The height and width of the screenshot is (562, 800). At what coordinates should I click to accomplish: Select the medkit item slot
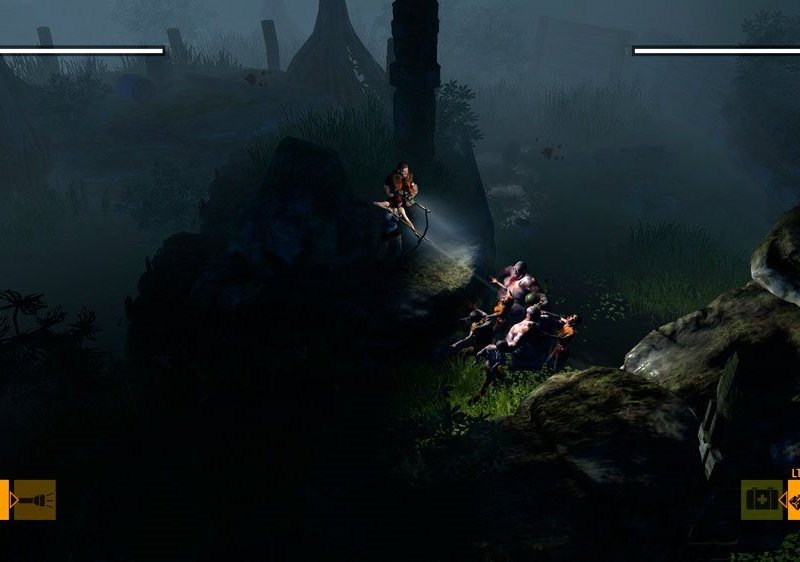coord(762,500)
